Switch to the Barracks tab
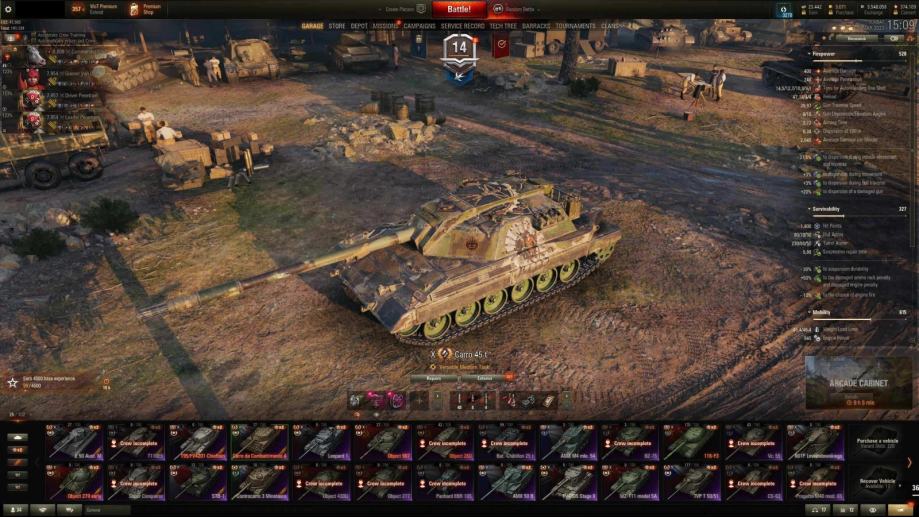Viewport: 919px width, 517px height. coord(536,26)
